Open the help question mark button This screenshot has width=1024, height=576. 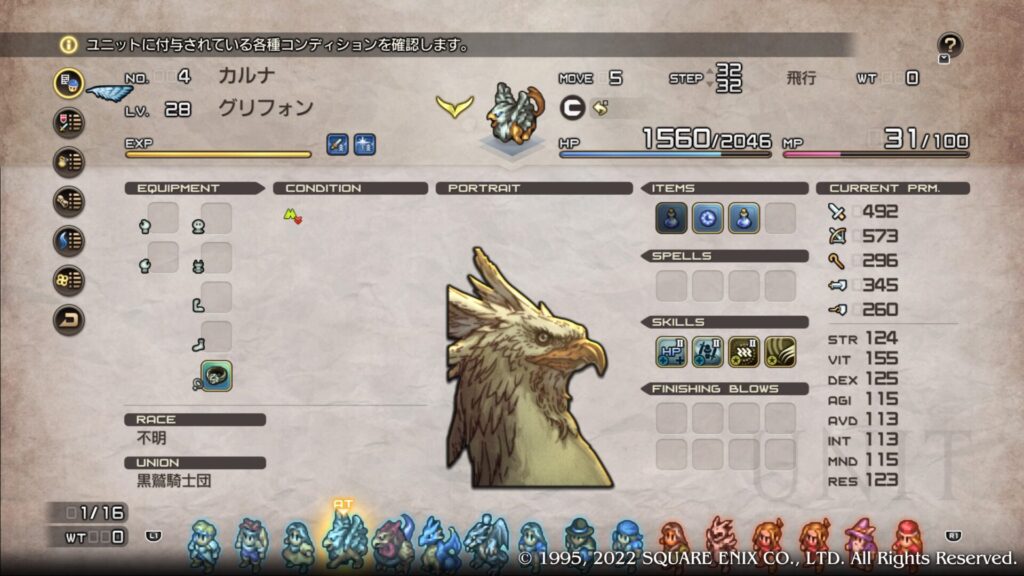pos(950,45)
